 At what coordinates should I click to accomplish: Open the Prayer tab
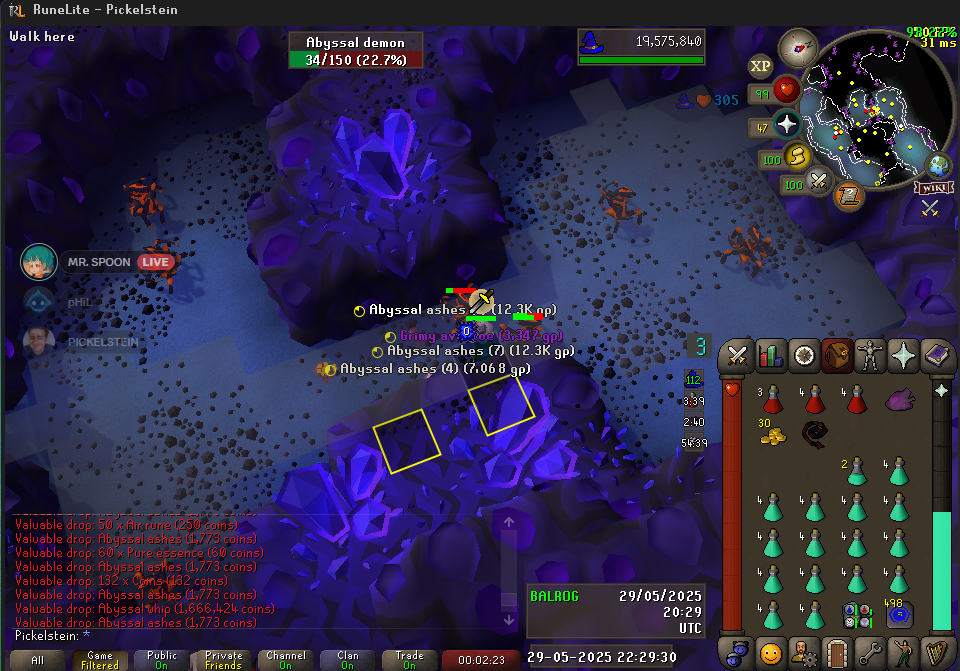tap(904, 356)
